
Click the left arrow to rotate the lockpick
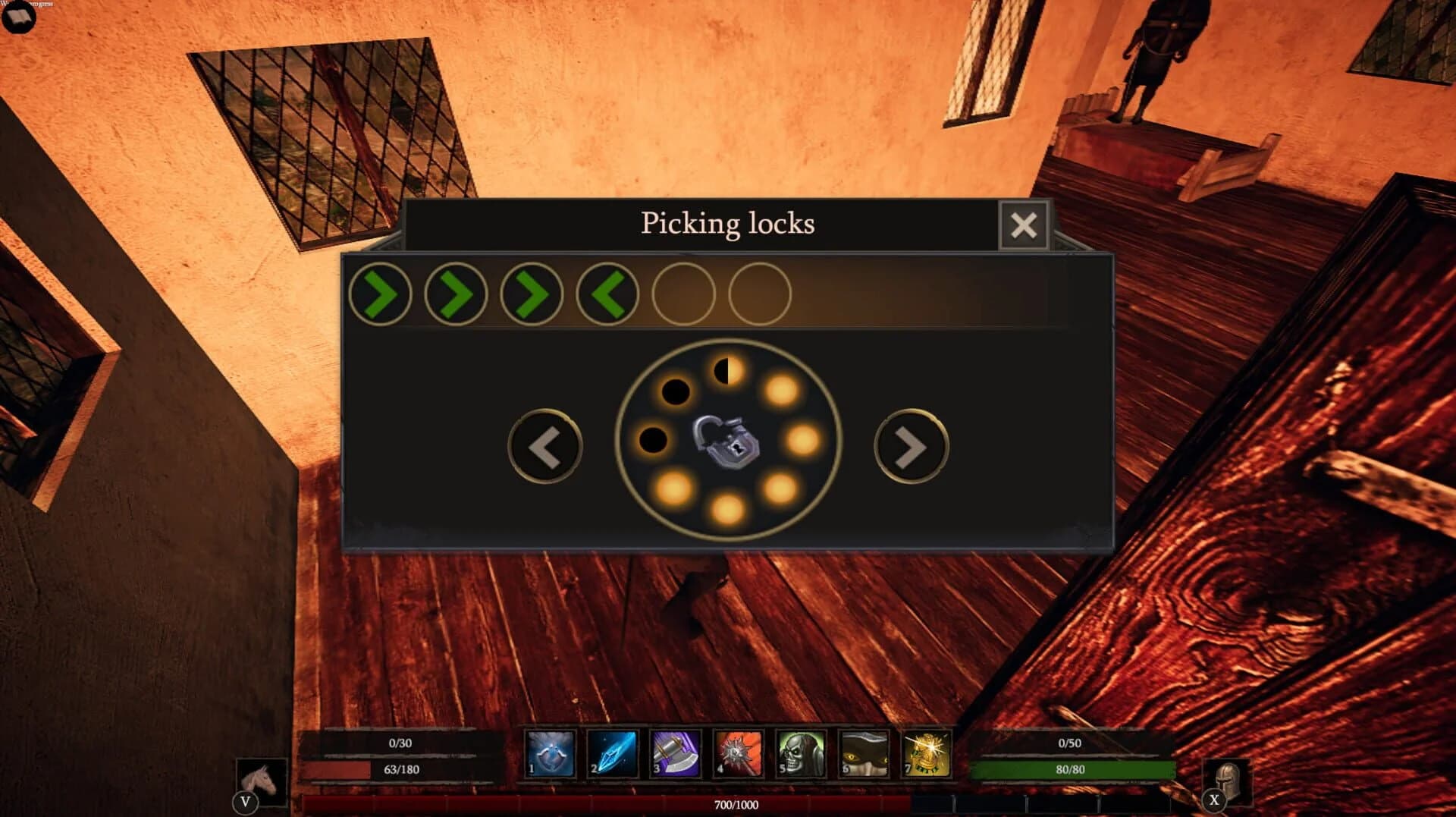tap(544, 446)
